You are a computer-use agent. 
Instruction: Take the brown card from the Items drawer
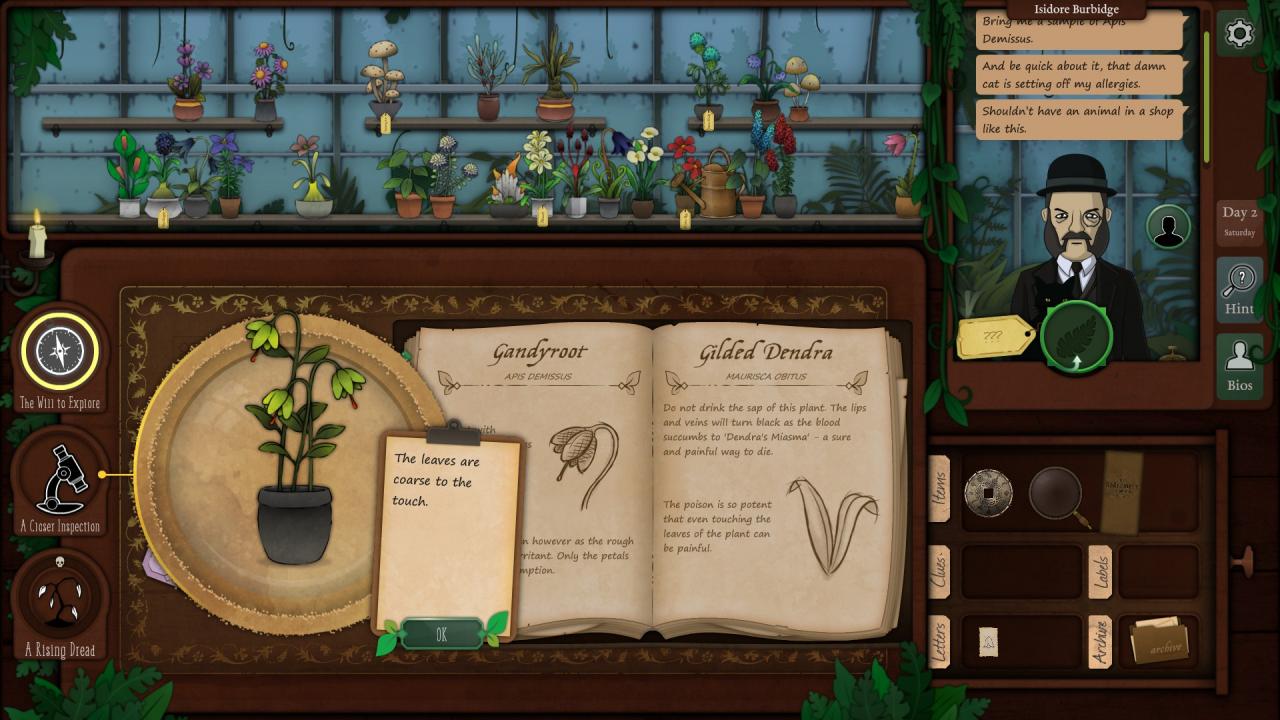point(1121,491)
